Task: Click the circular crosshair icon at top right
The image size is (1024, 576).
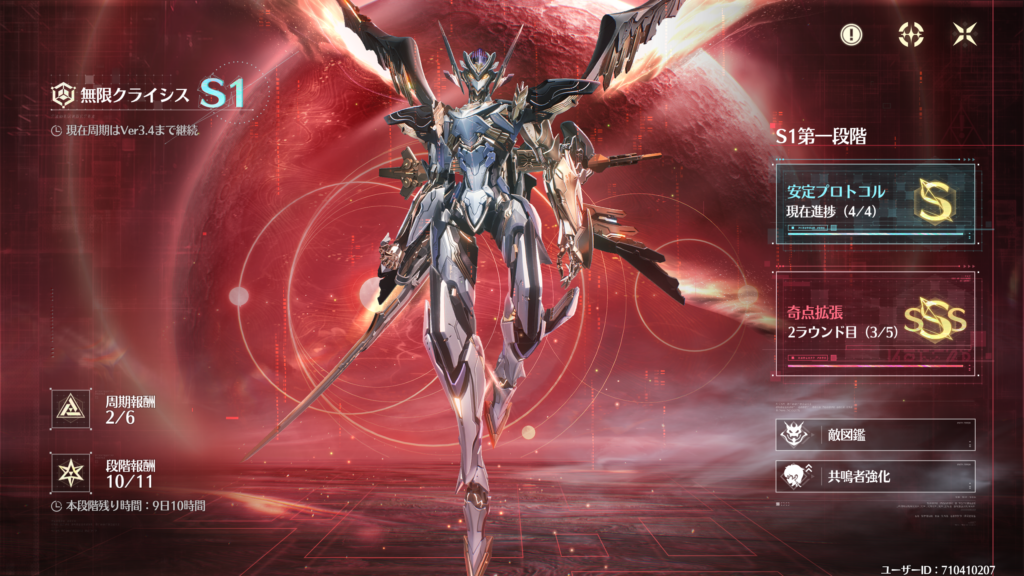Action: pyautogui.click(x=908, y=34)
